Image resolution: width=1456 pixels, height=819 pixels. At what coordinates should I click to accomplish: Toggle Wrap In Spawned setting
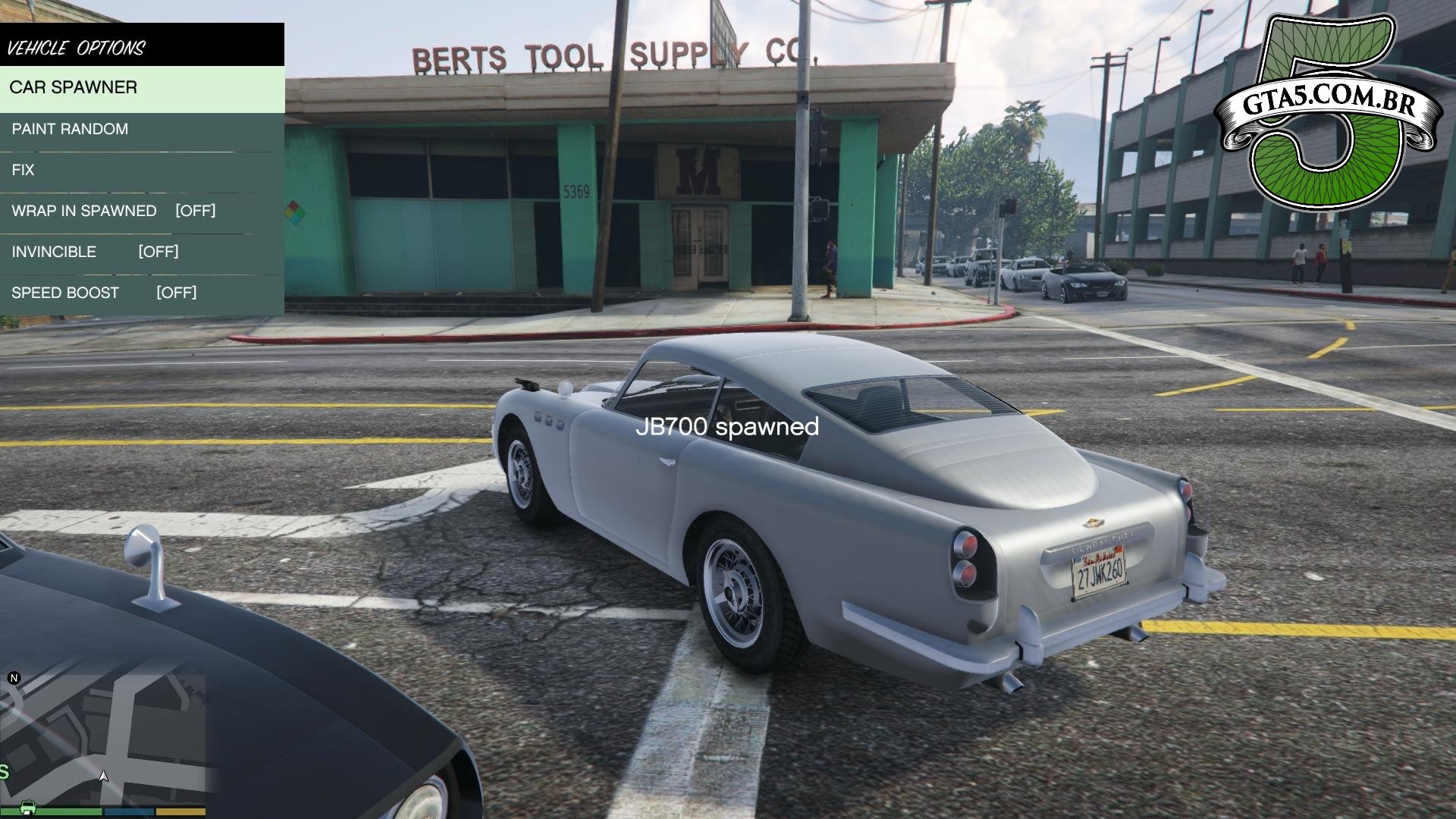tap(142, 212)
